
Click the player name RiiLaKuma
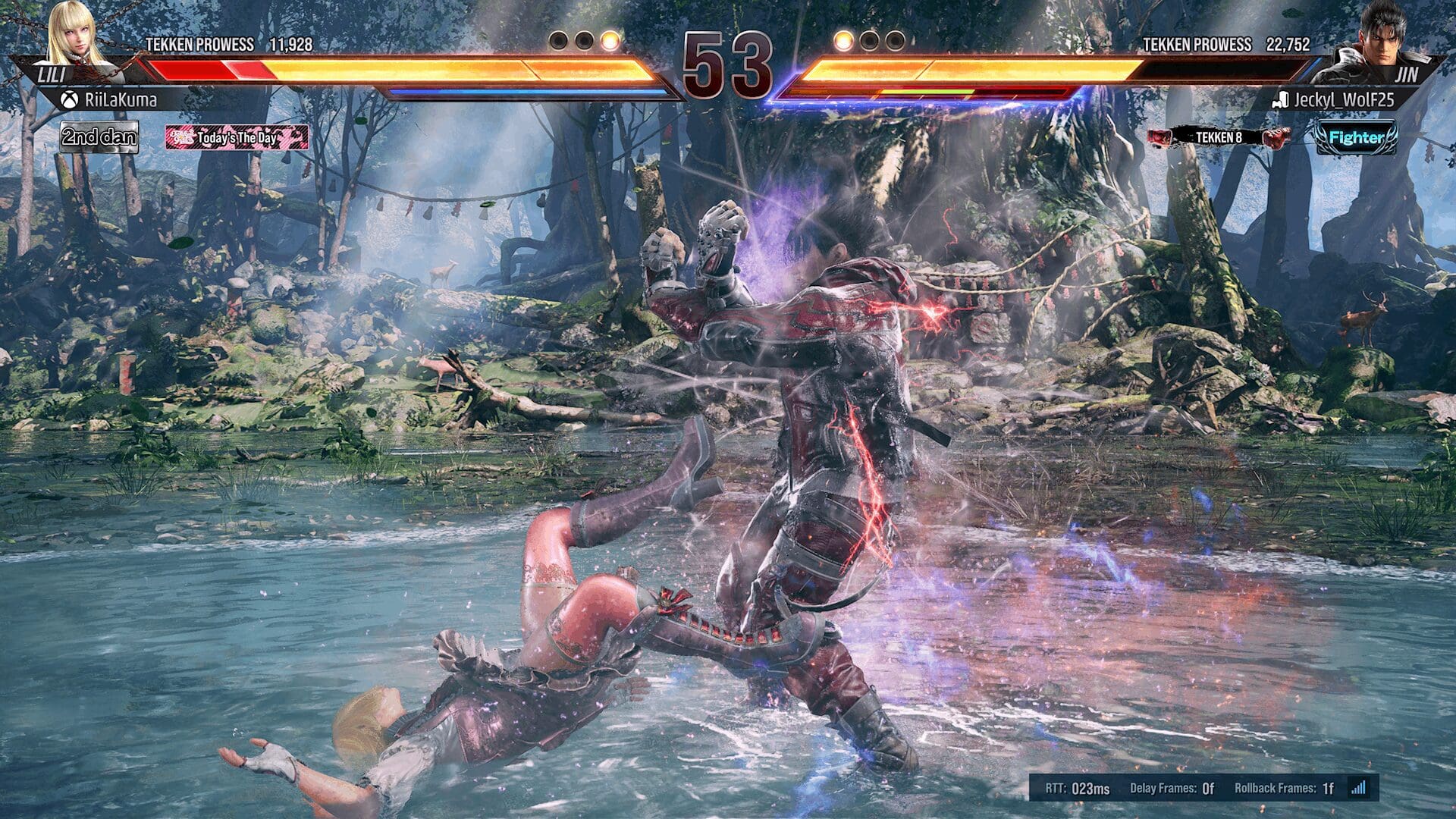click(121, 97)
